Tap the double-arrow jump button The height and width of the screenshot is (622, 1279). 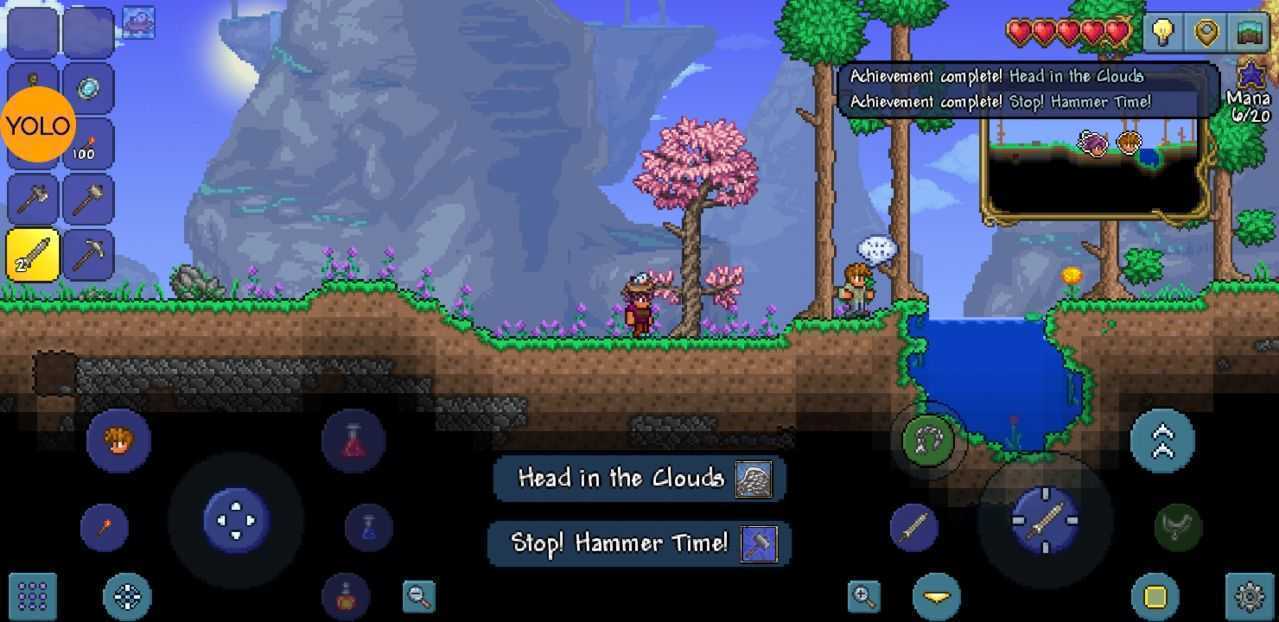pos(1162,440)
